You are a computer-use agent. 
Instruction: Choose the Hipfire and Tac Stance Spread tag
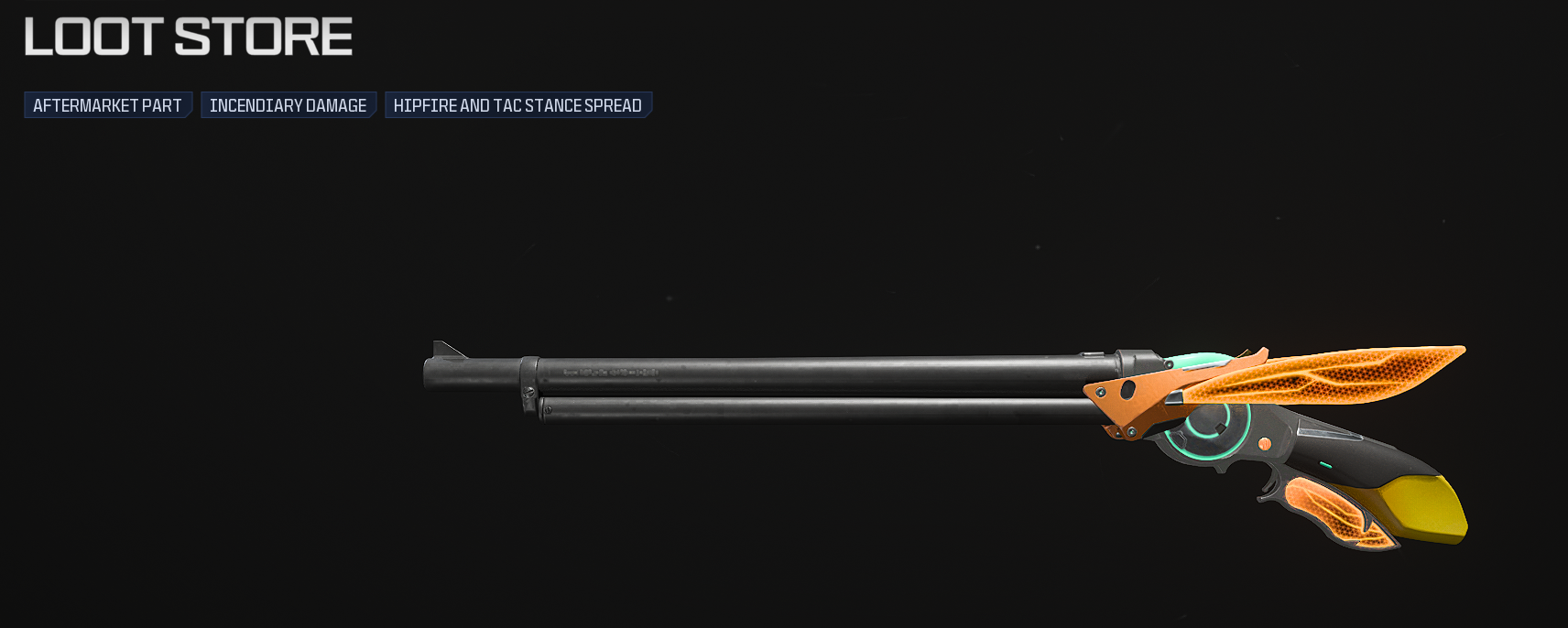pyautogui.click(x=517, y=105)
